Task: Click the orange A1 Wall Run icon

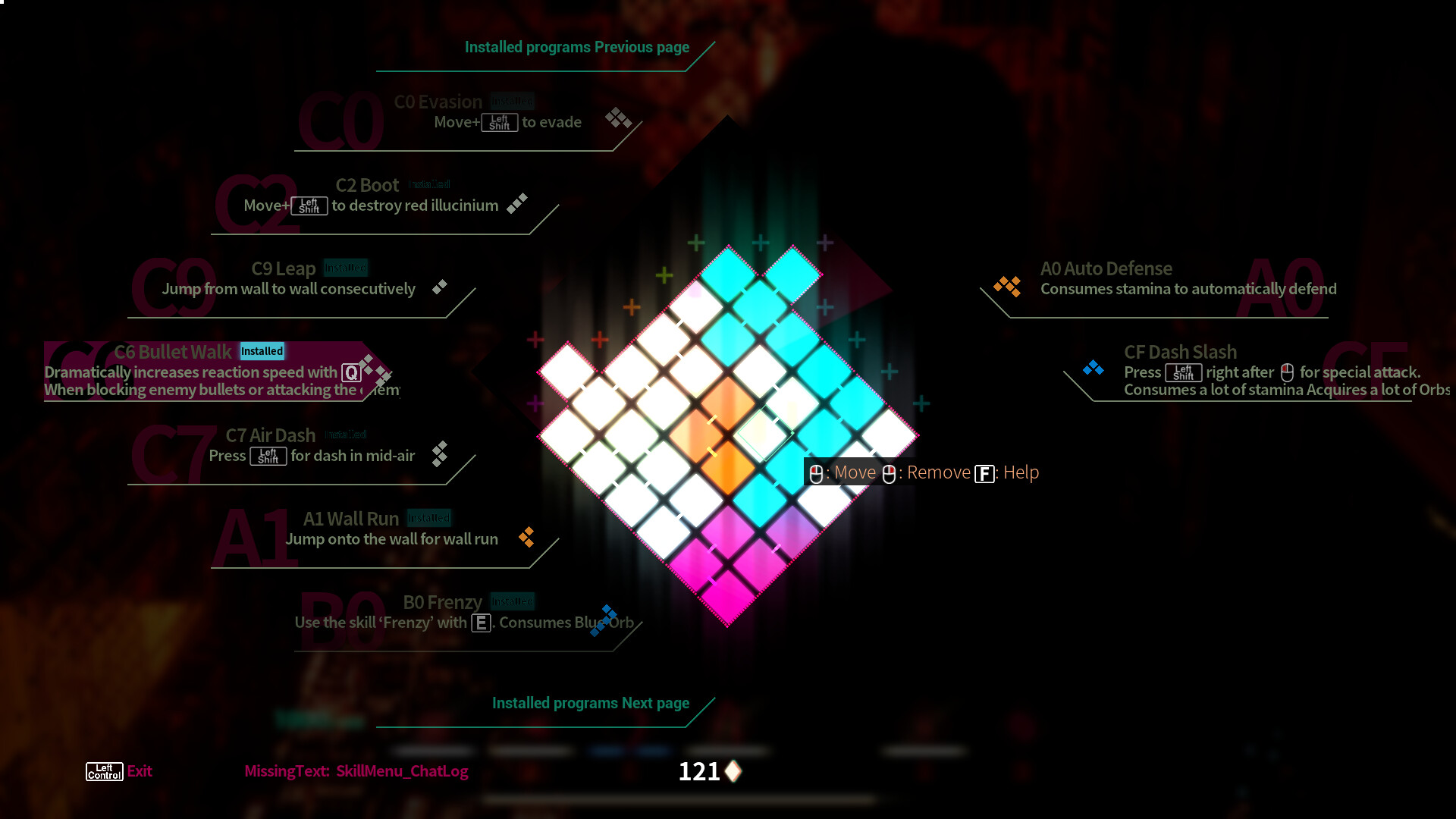Action: click(527, 538)
